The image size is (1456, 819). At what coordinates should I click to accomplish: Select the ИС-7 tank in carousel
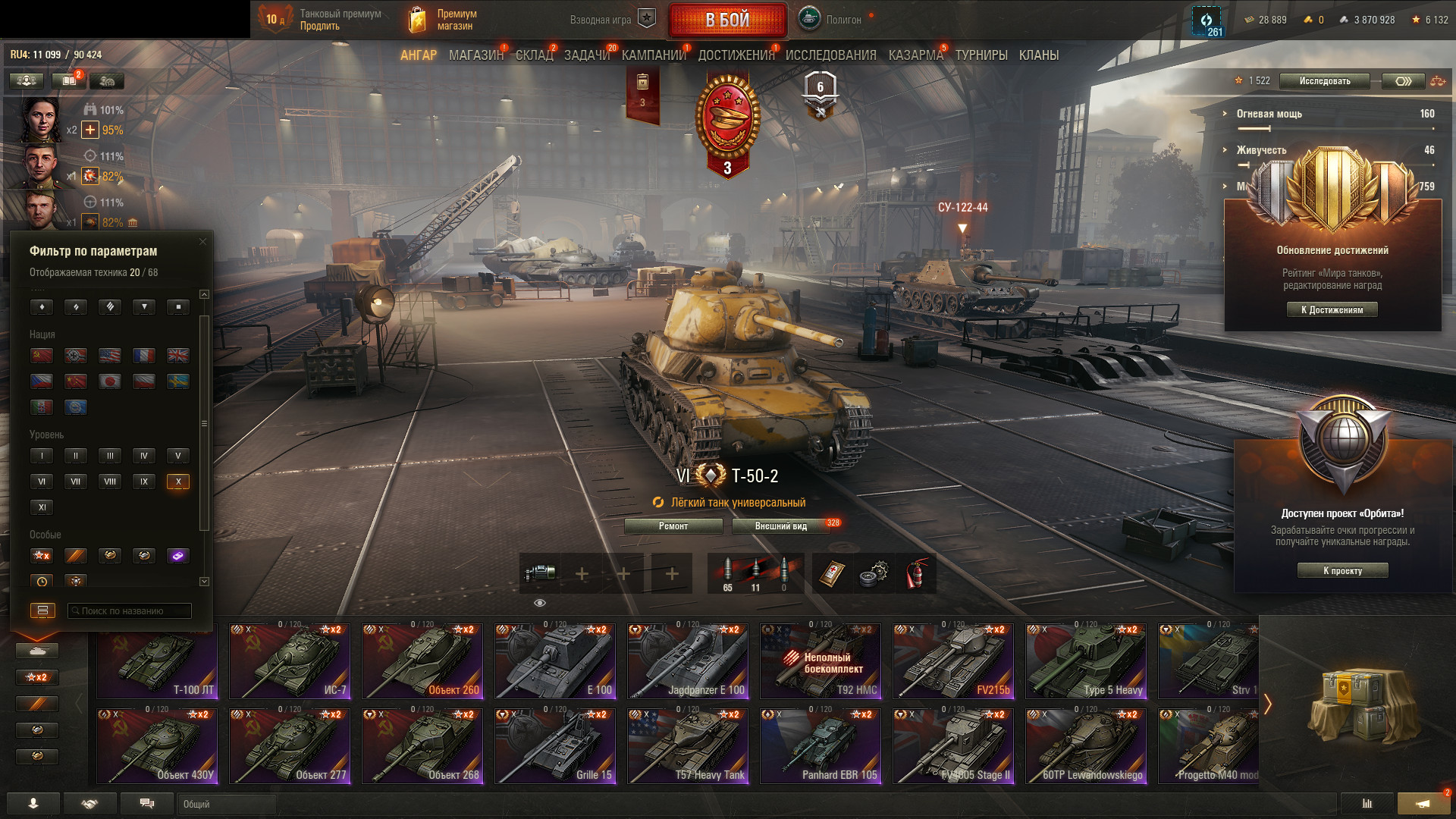point(290,661)
